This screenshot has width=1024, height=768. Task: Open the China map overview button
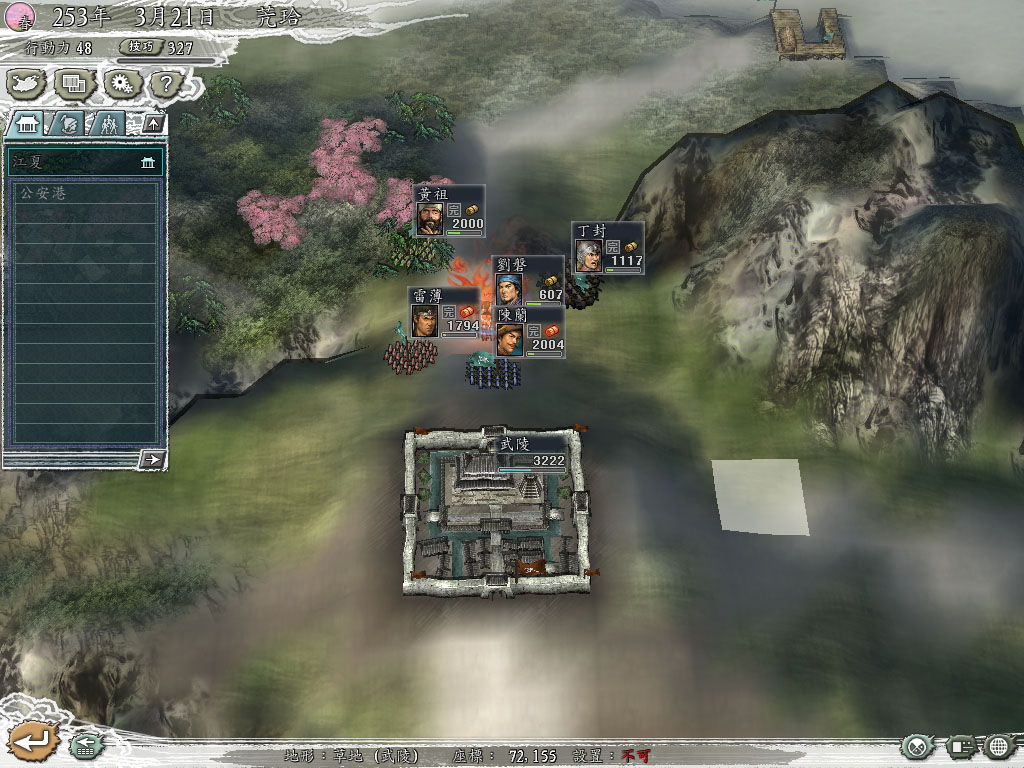(25, 84)
